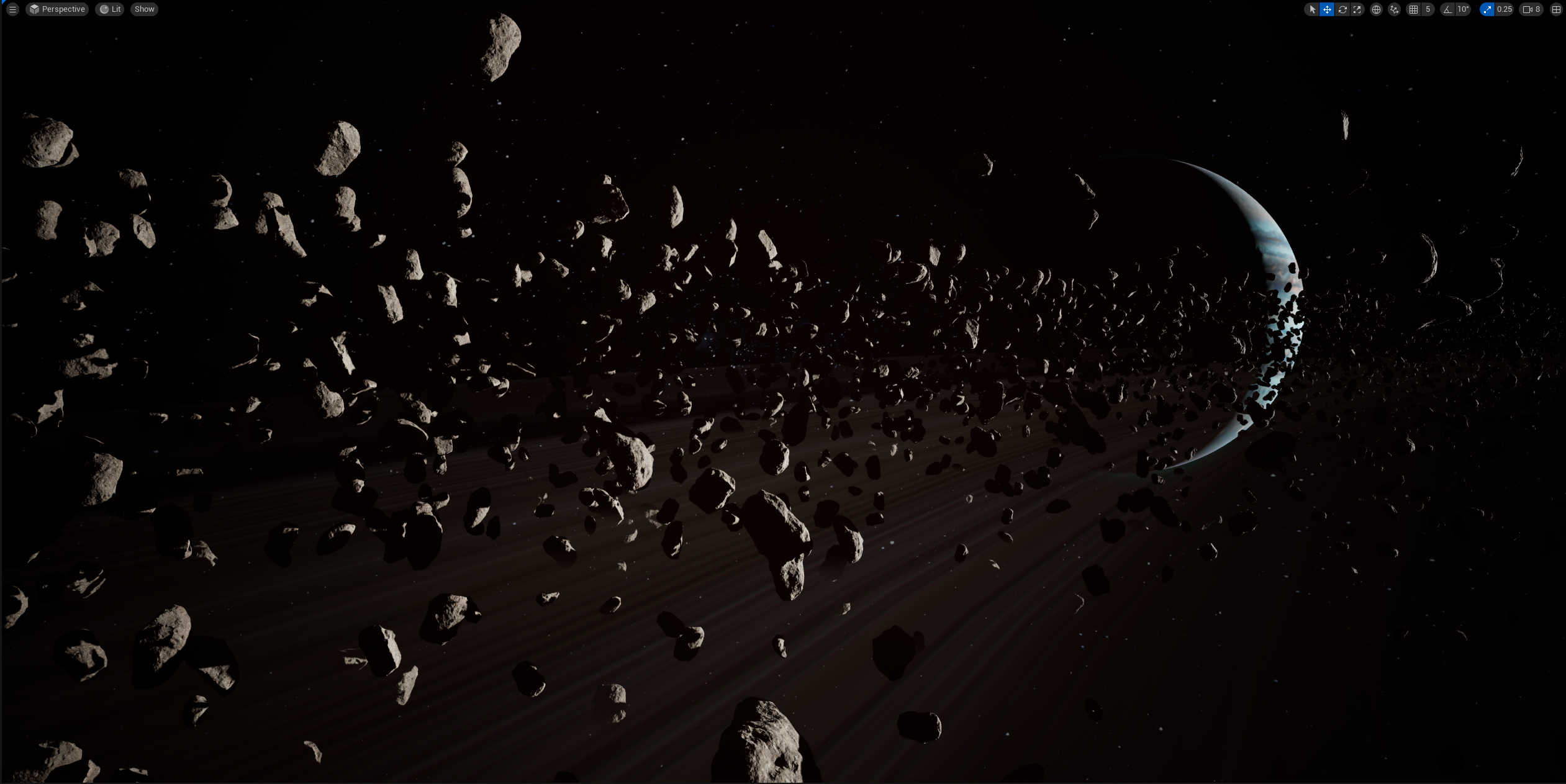Choose the translate move gizmo tool
Image resolution: width=1566 pixels, height=784 pixels.
tap(1327, 9)
